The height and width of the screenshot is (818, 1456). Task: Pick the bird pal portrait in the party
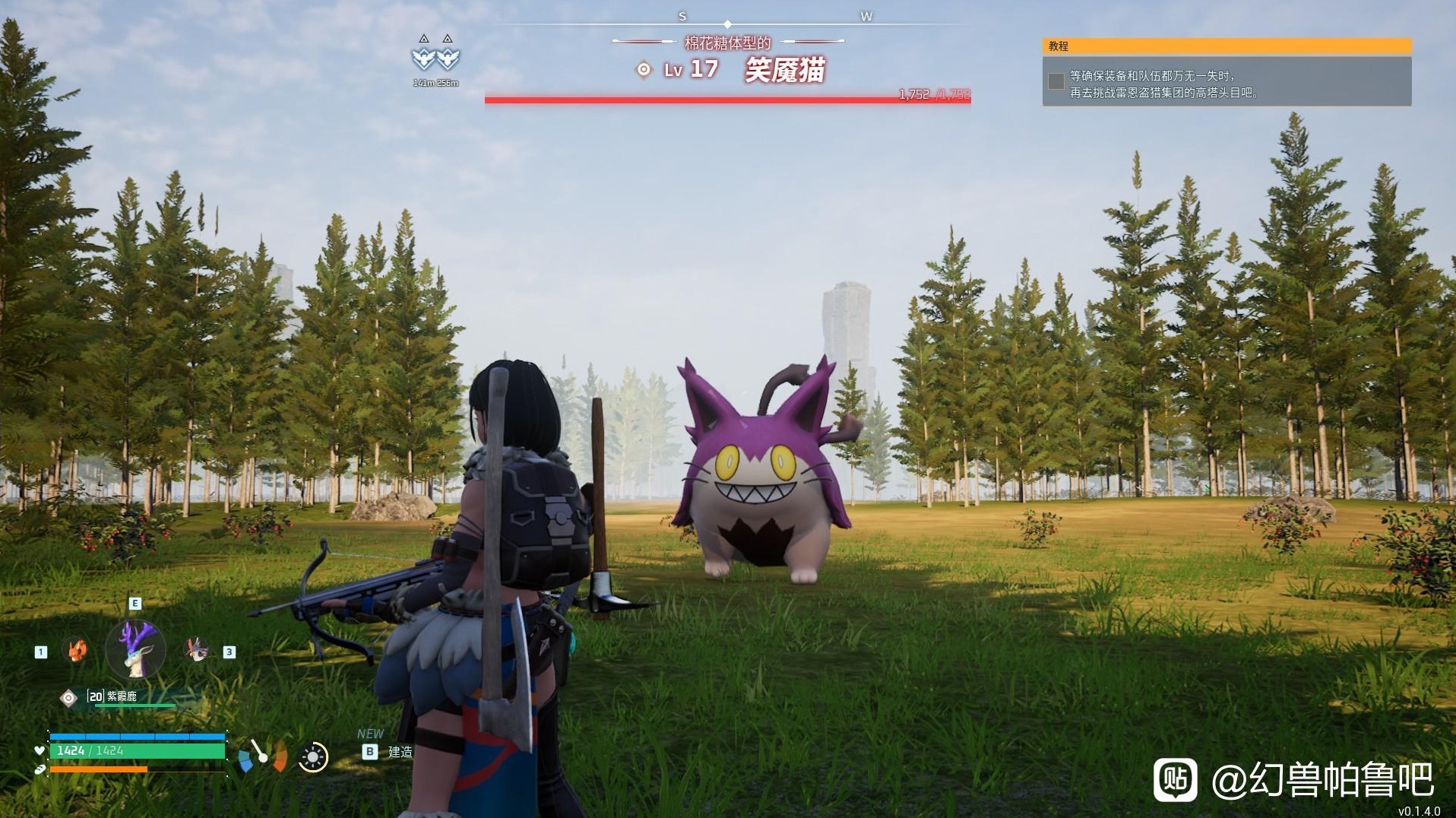point(197,650)
